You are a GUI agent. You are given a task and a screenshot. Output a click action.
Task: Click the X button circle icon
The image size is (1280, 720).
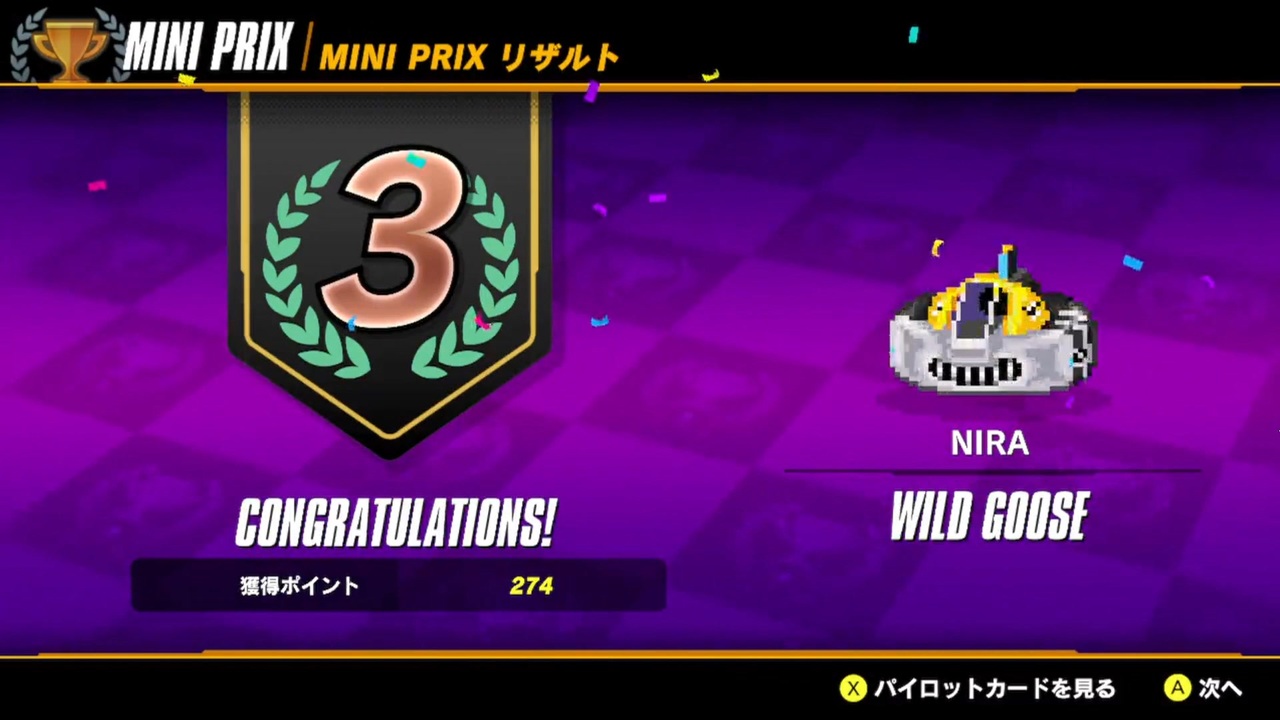(853, 689)
